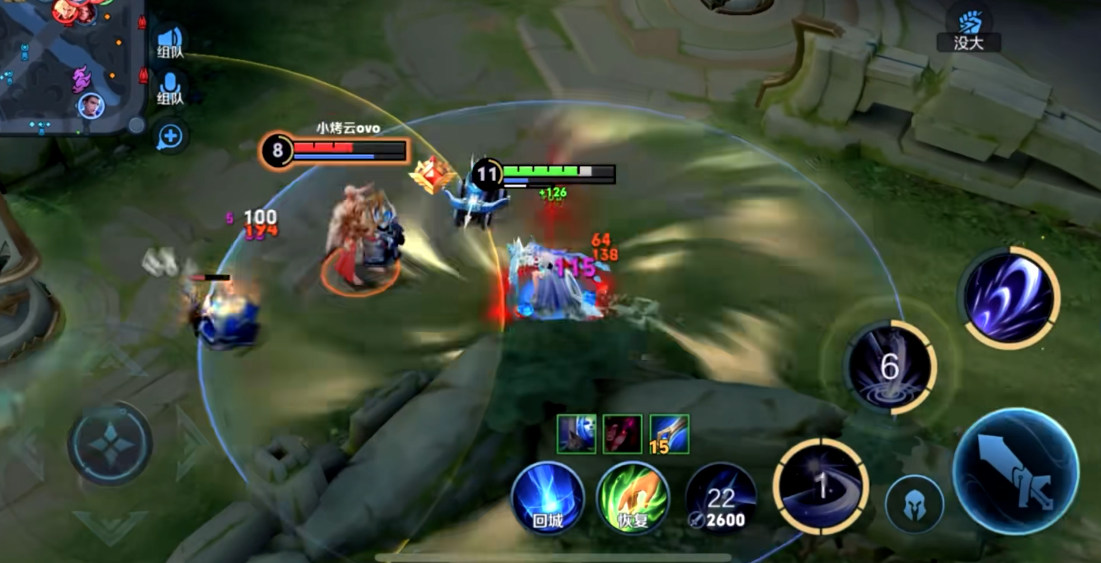Cast the second skill showing cooldown 6
This screenshot has height=563, width=1101.
point(889,368)
